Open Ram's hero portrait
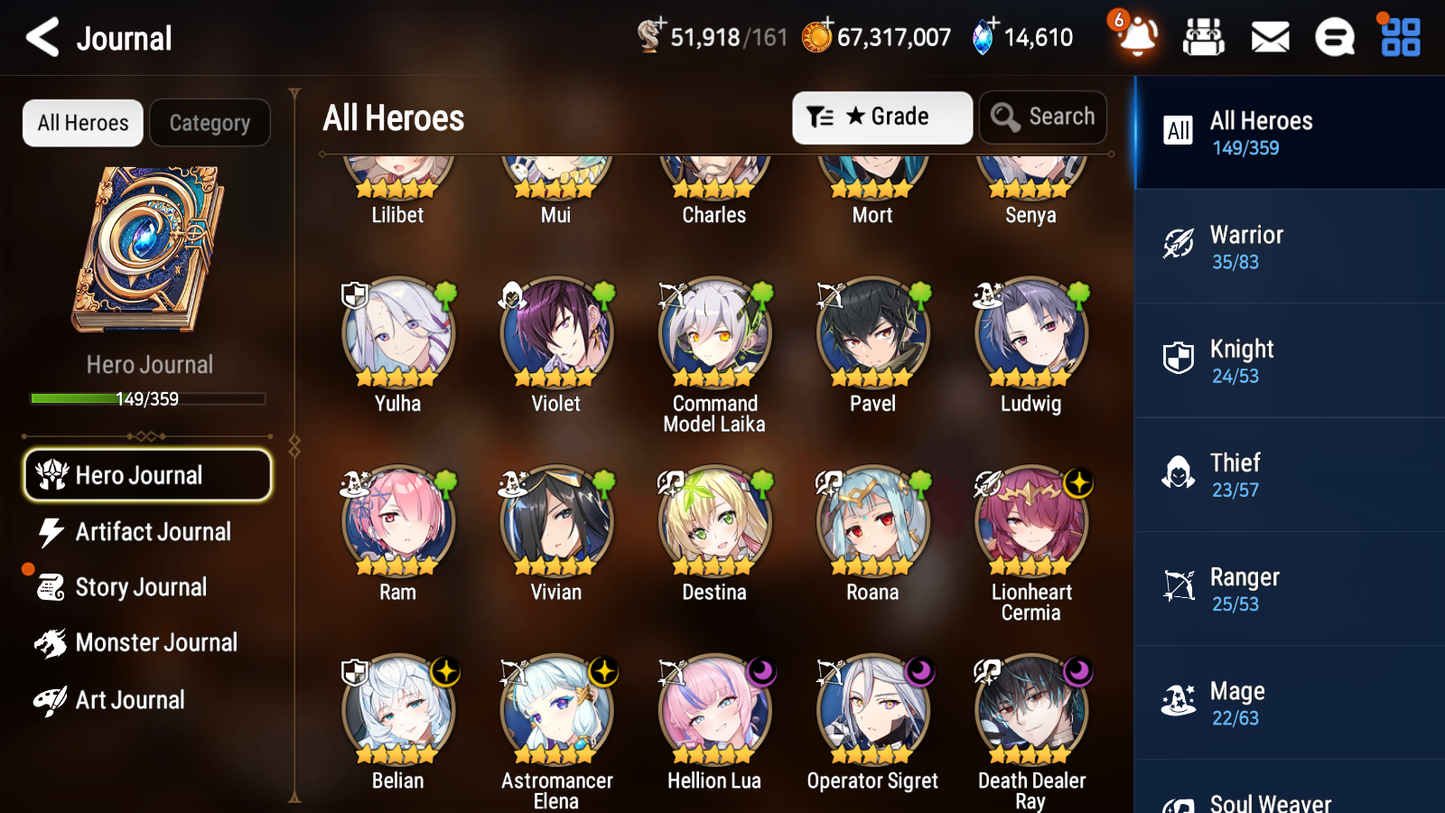The width and height of the screenshot is (1445, 813). (x=397, y=521)
